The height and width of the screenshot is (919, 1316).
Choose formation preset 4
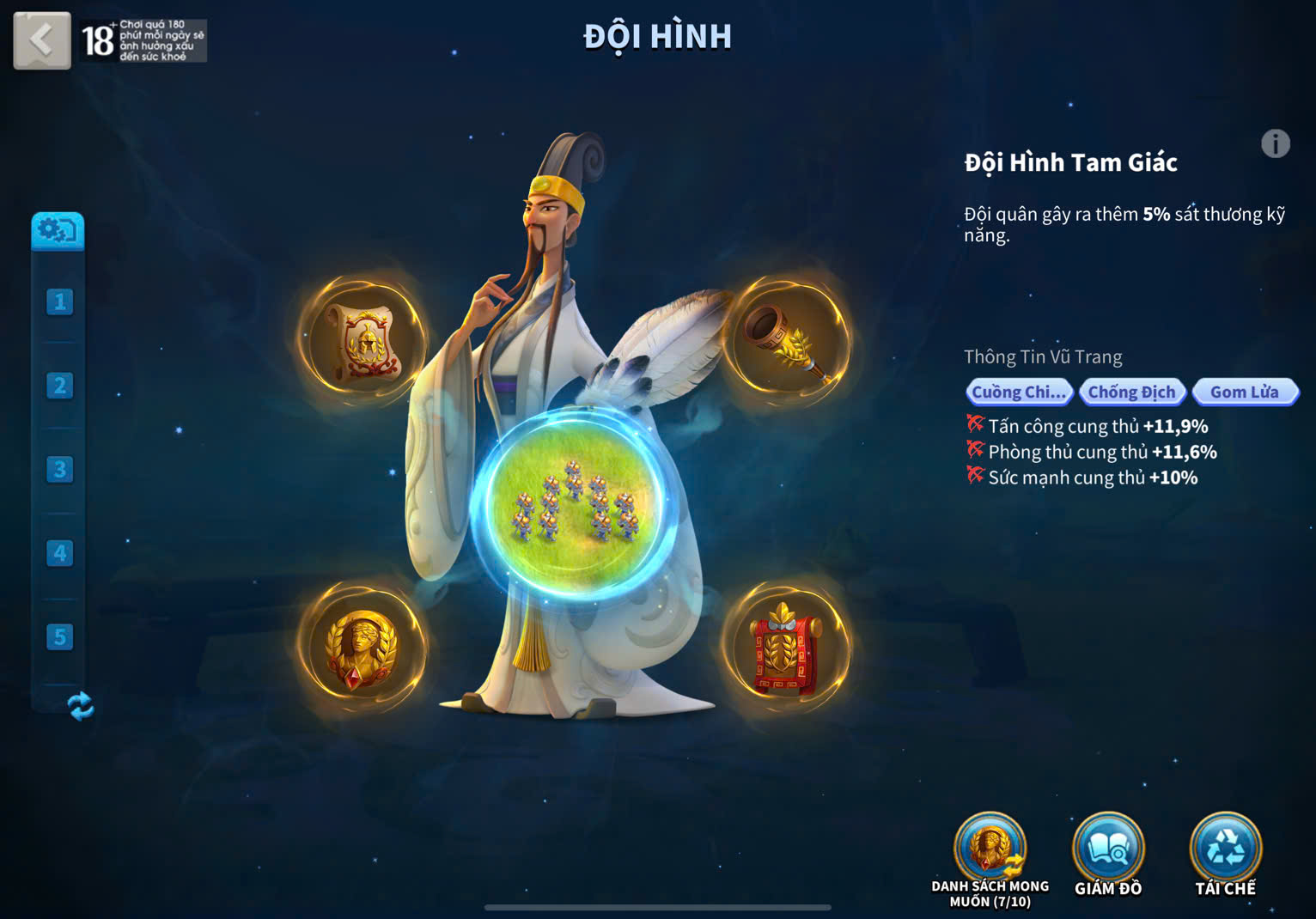click(59, 553)
